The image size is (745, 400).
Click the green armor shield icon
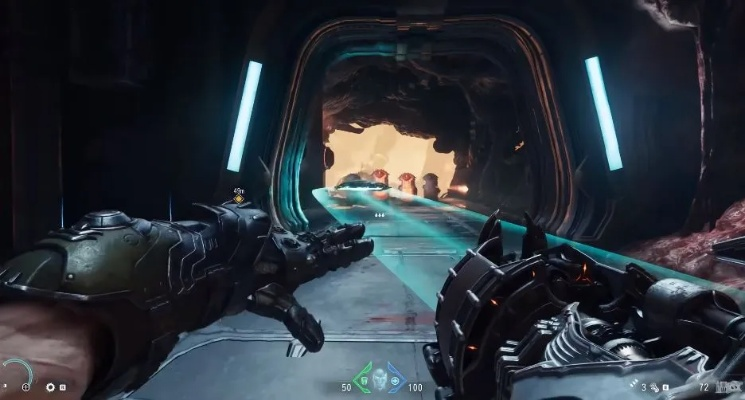click(x=363, y=380)
